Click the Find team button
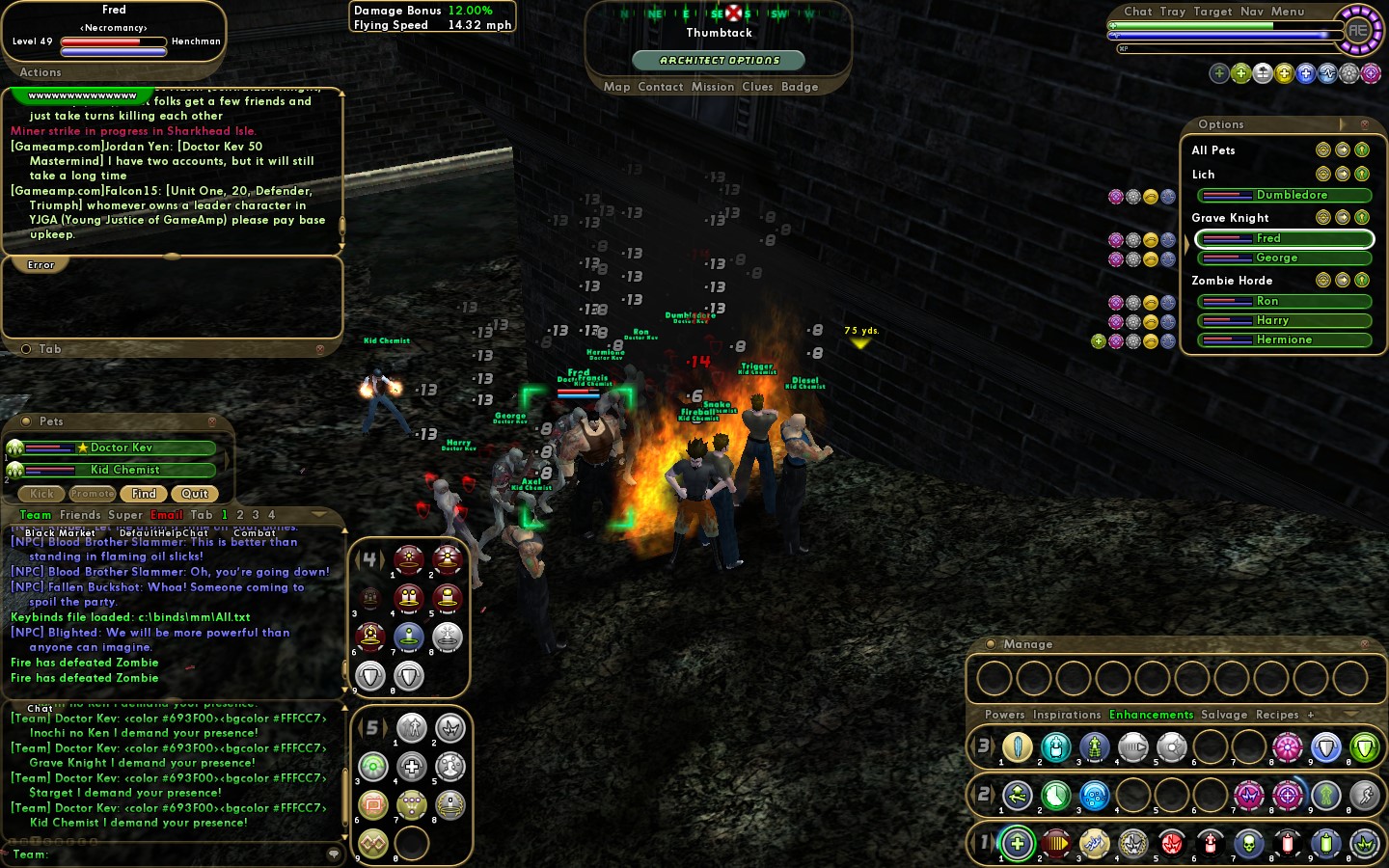This screenshot has height=868, width=1389. (x=144, y=494)
